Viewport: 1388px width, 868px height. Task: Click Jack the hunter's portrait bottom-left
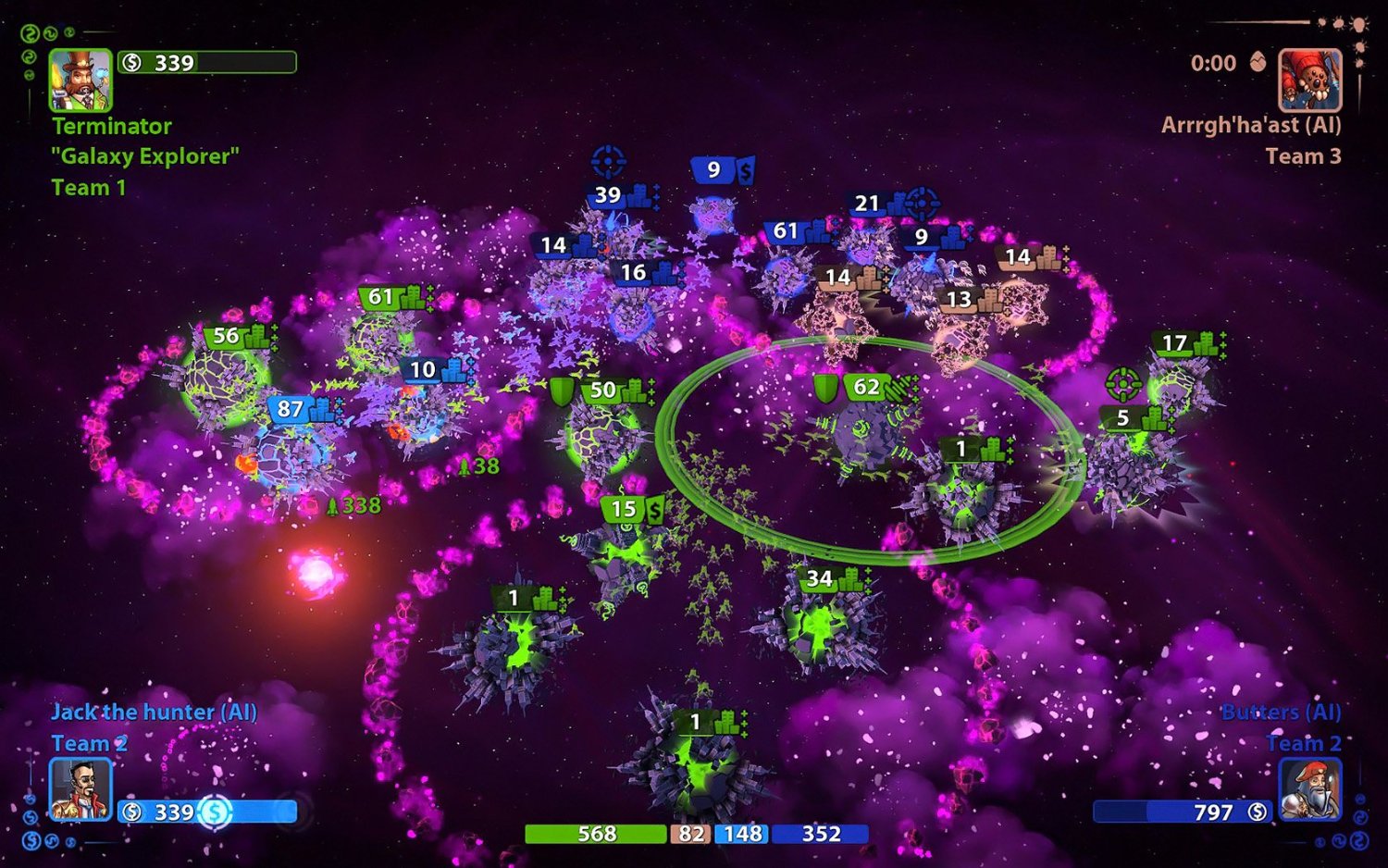[x=81, y=787]
